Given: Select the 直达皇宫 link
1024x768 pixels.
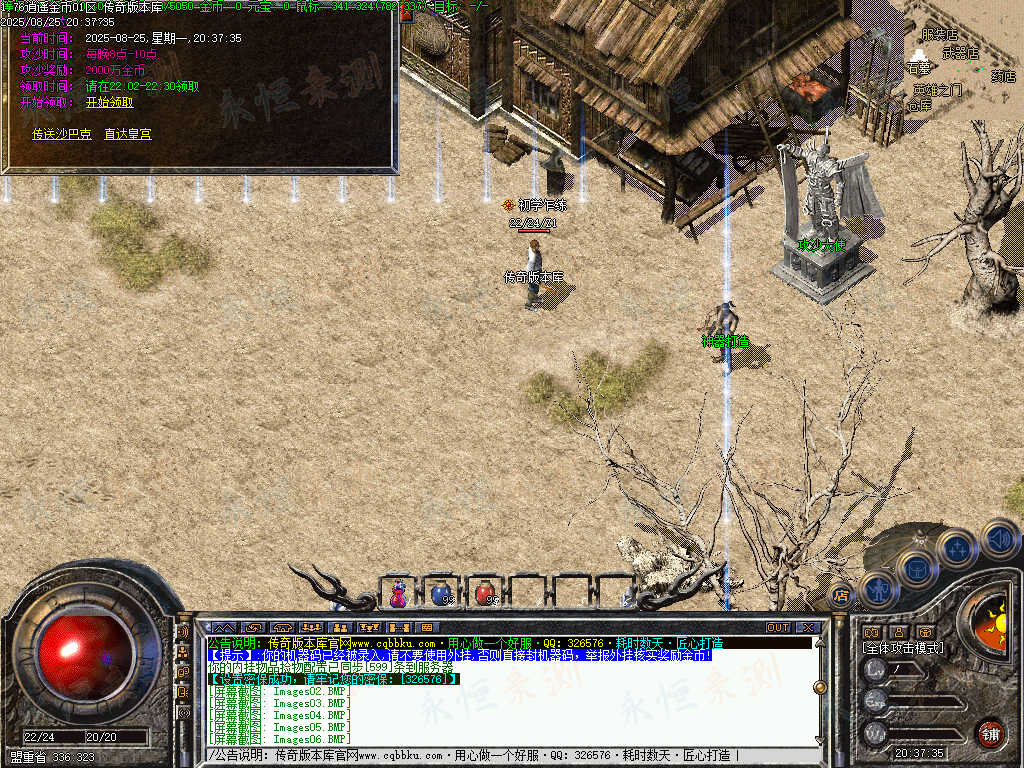Looking at the screenshot, I should 128,133.
